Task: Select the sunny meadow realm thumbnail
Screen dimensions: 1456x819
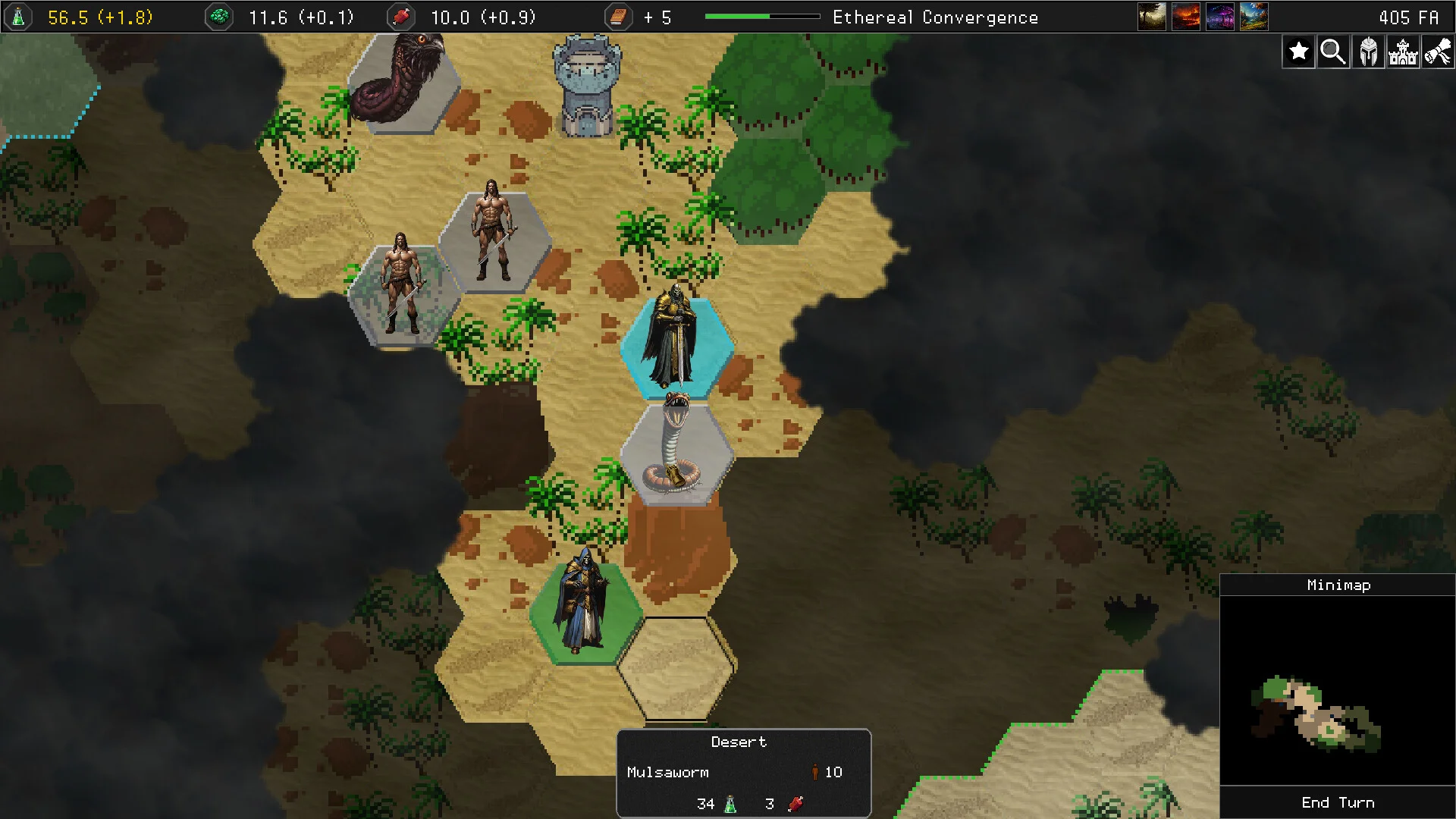Action: coord(1254,17)
